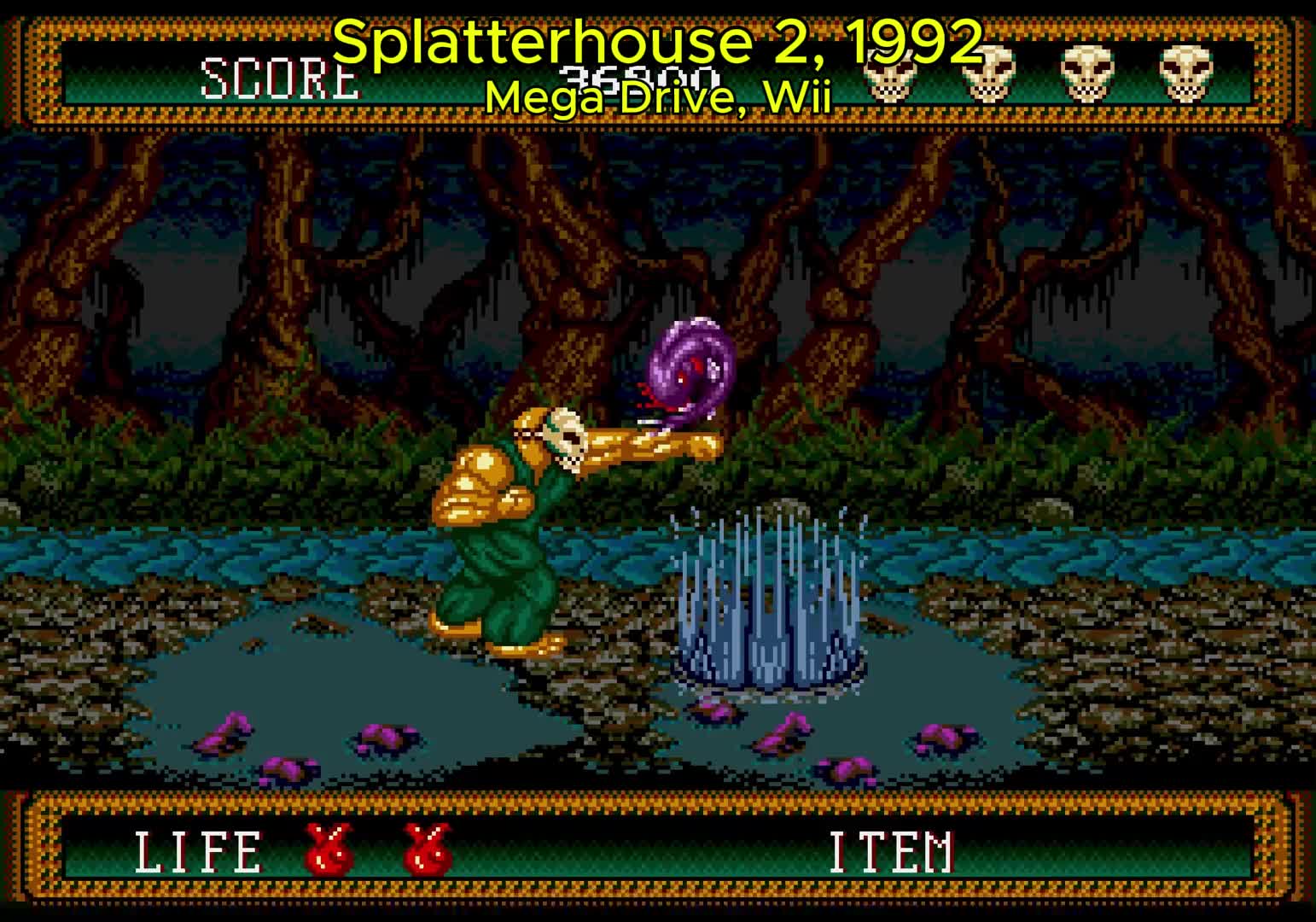
Task: Click the purple swirling monster sprite
Action: (691, 367)
